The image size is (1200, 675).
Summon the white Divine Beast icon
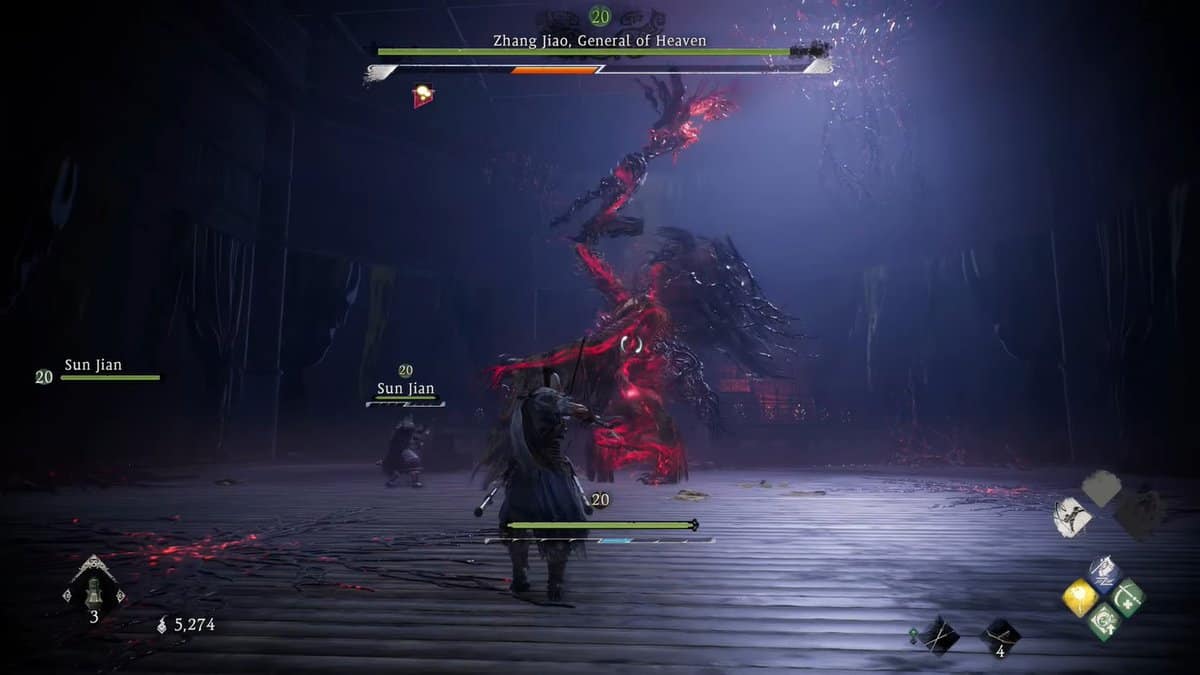[x=1072, y=516]
